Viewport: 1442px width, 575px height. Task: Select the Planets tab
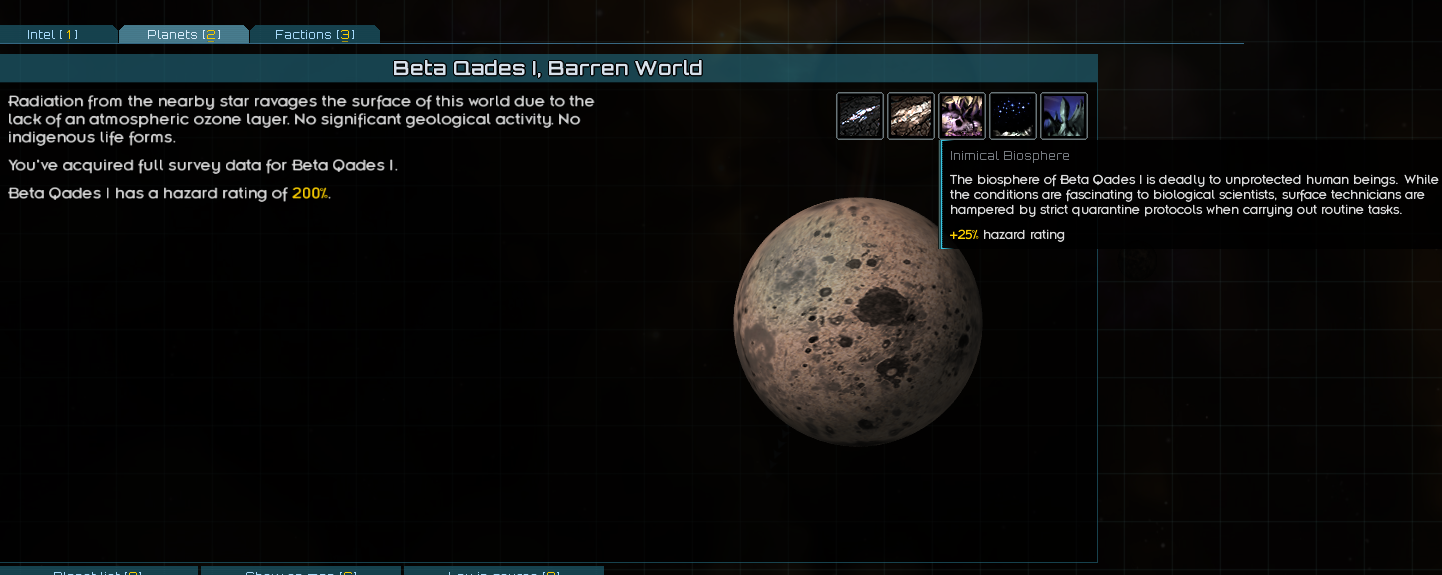[x=183, y=35]
